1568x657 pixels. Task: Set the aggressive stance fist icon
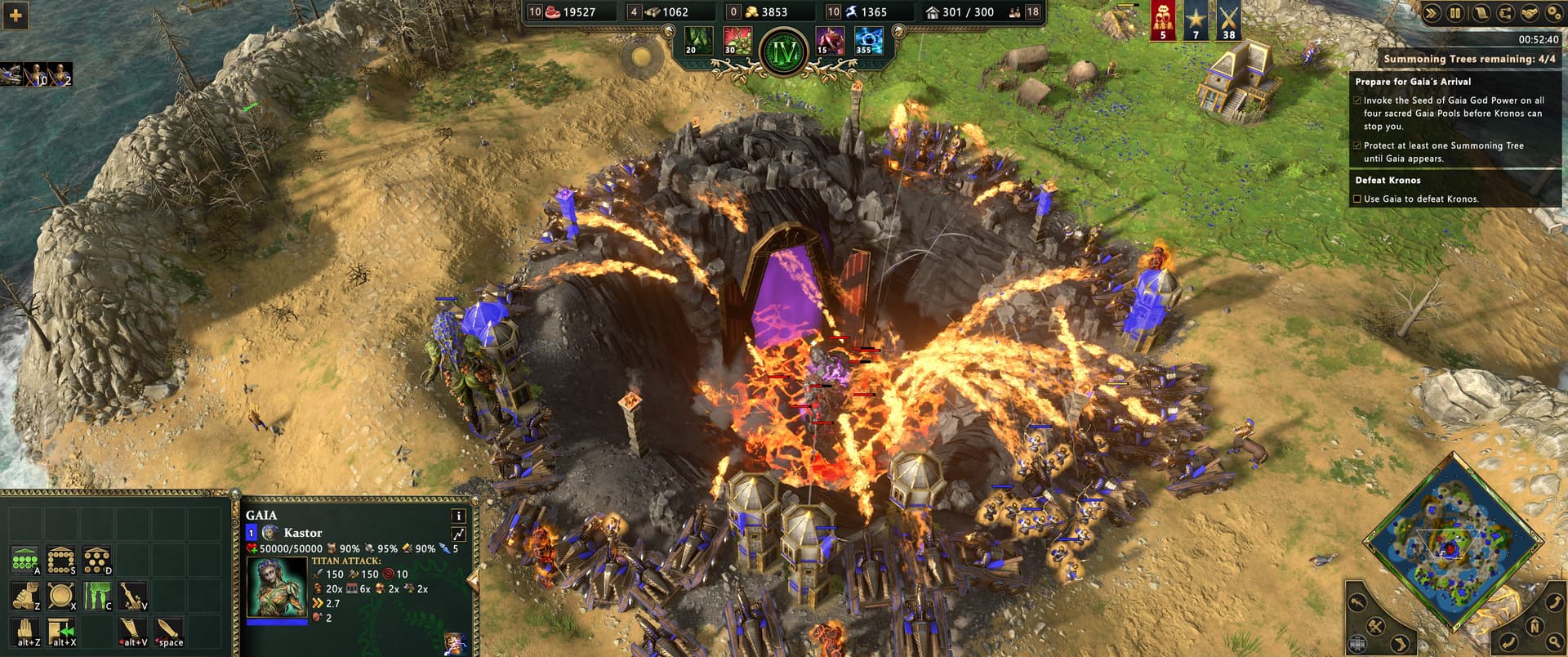tap(24, 597)
